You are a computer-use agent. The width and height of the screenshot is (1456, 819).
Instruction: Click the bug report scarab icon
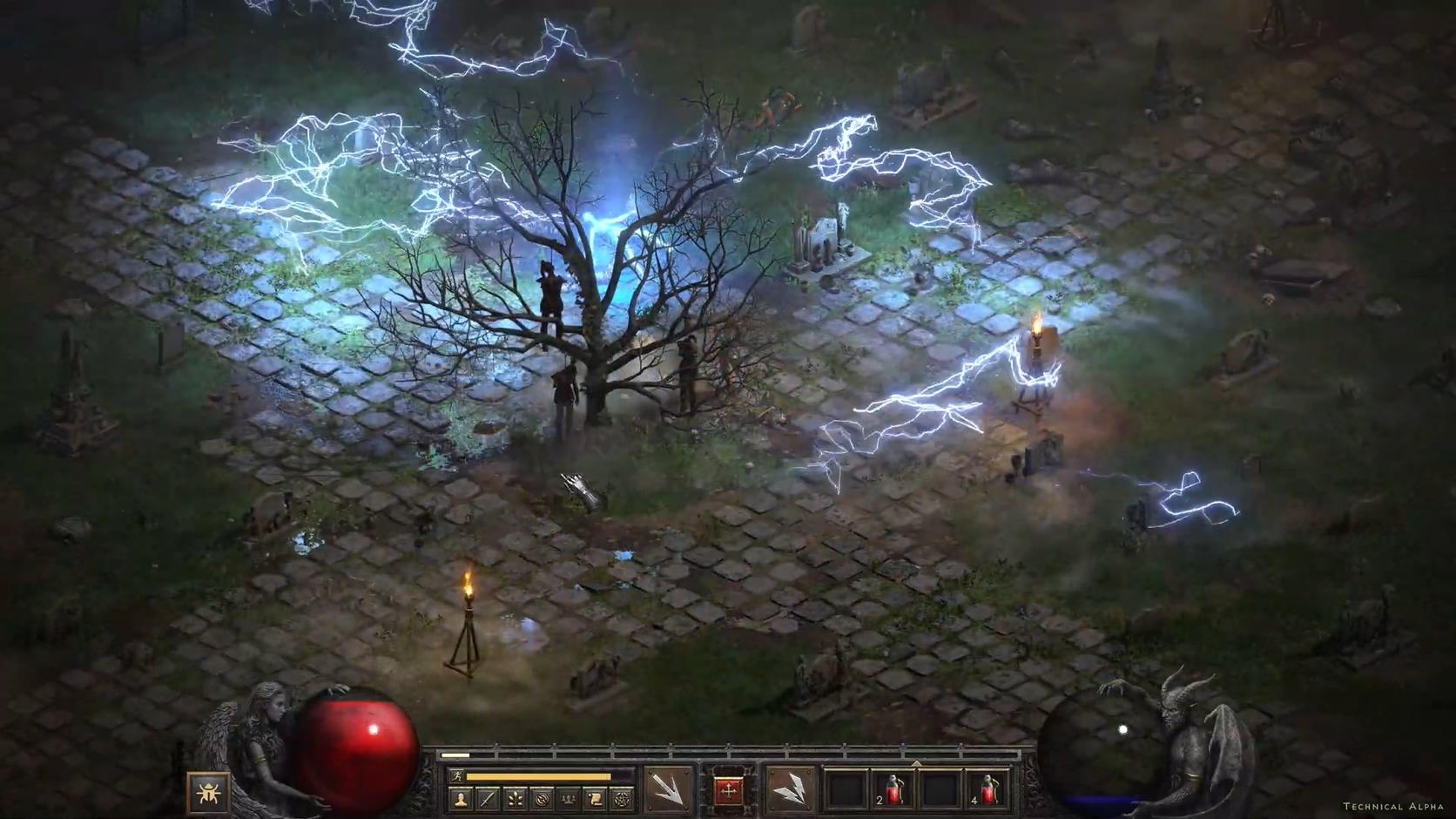[x=209, y=795]
